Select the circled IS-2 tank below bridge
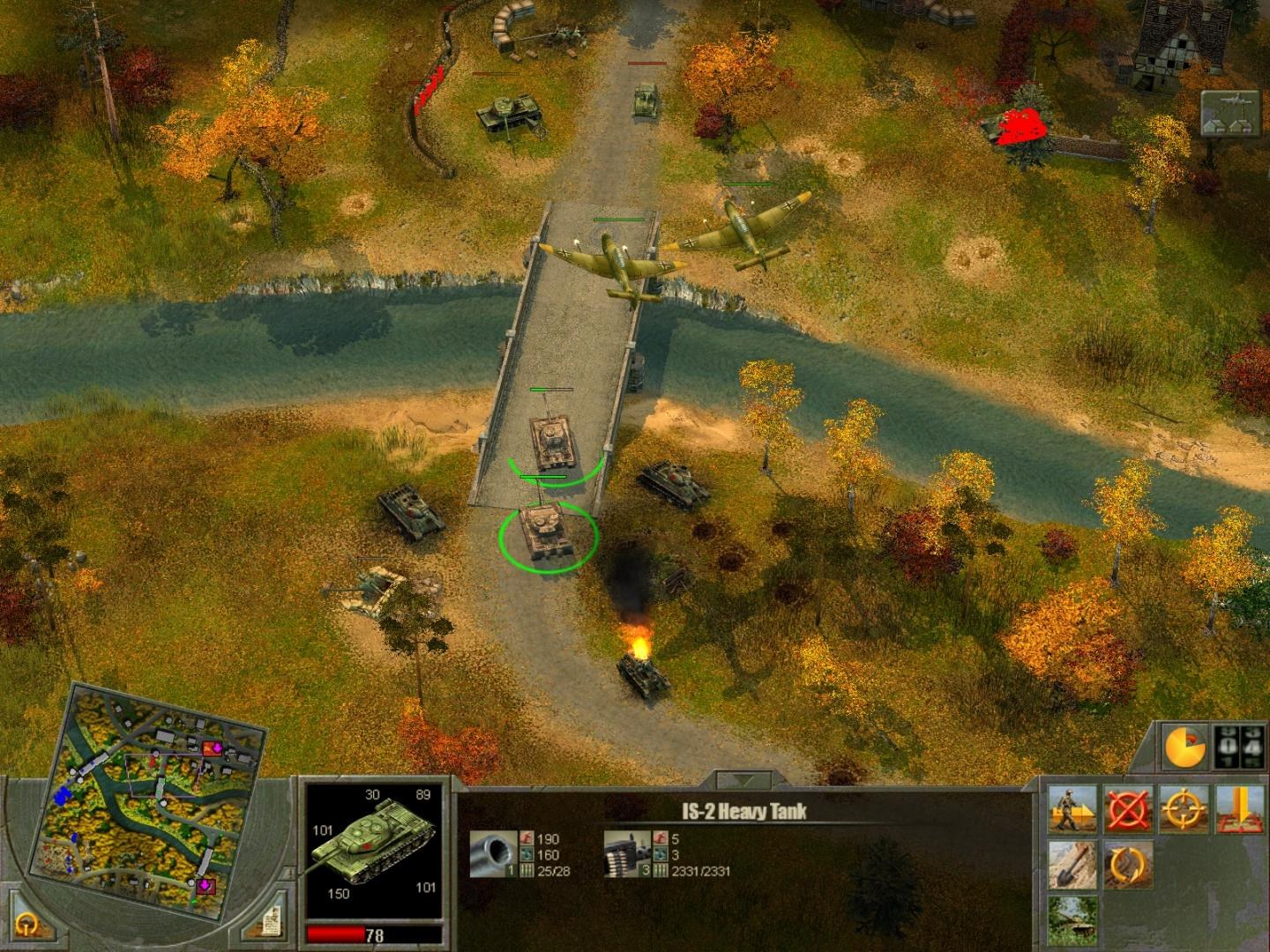This screenshot has width=1270, height=952. click(x=548, y=532)
